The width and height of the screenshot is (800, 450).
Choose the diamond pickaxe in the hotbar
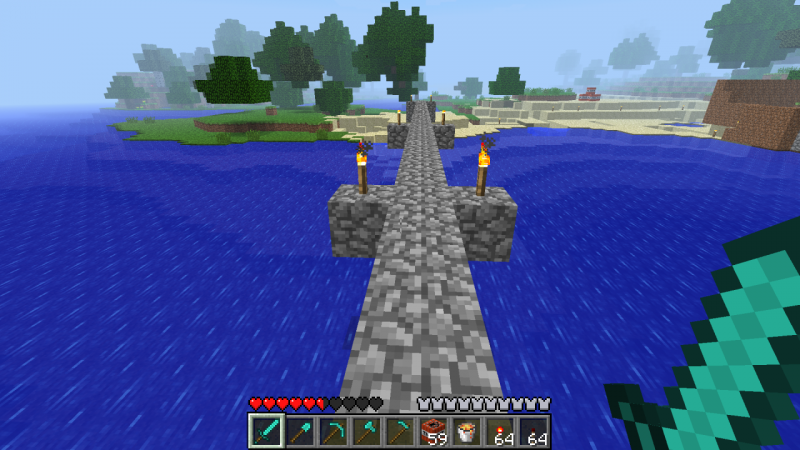[333, 432]
